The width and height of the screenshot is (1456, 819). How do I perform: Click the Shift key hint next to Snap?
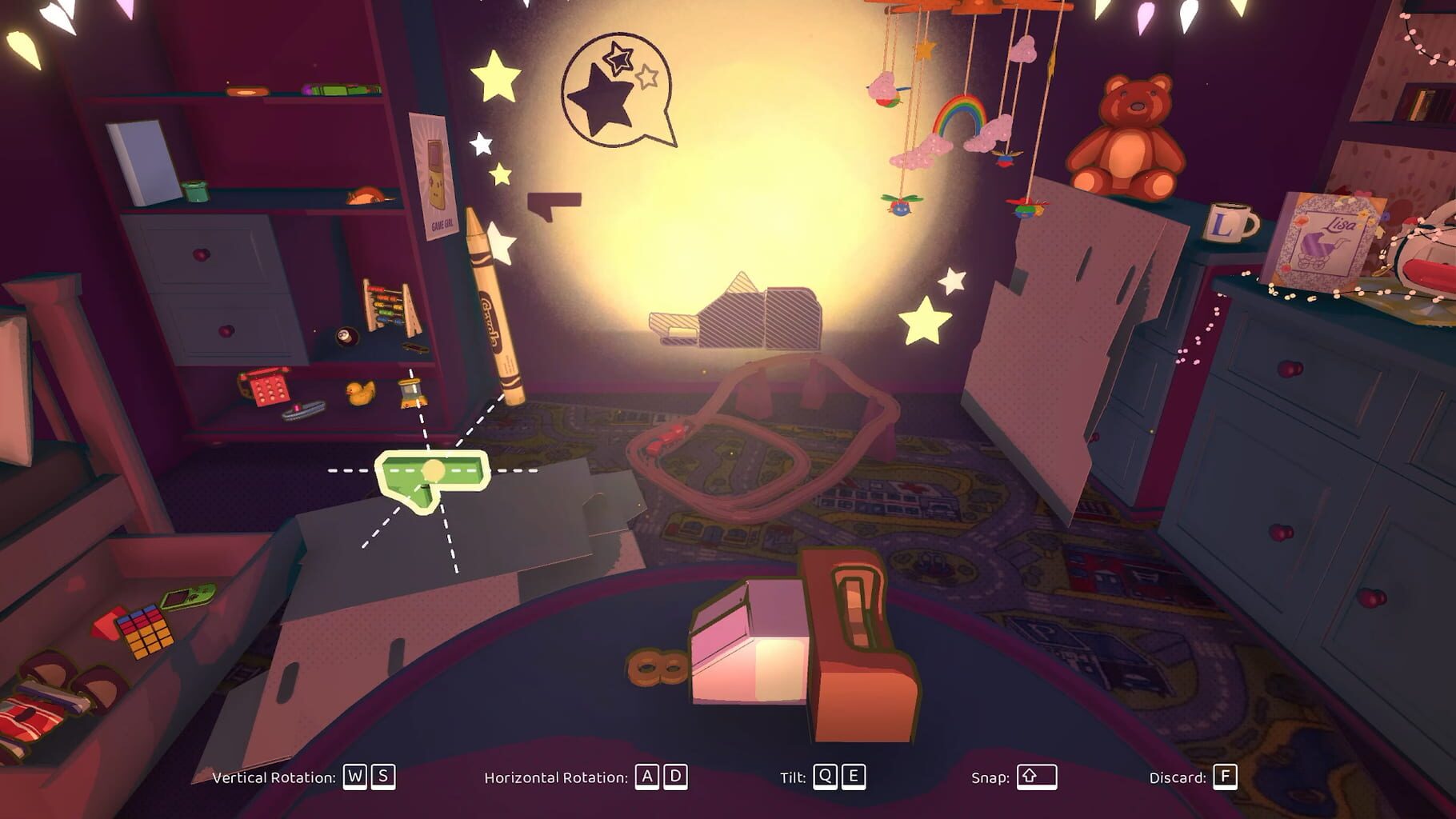pos(1038,776)
